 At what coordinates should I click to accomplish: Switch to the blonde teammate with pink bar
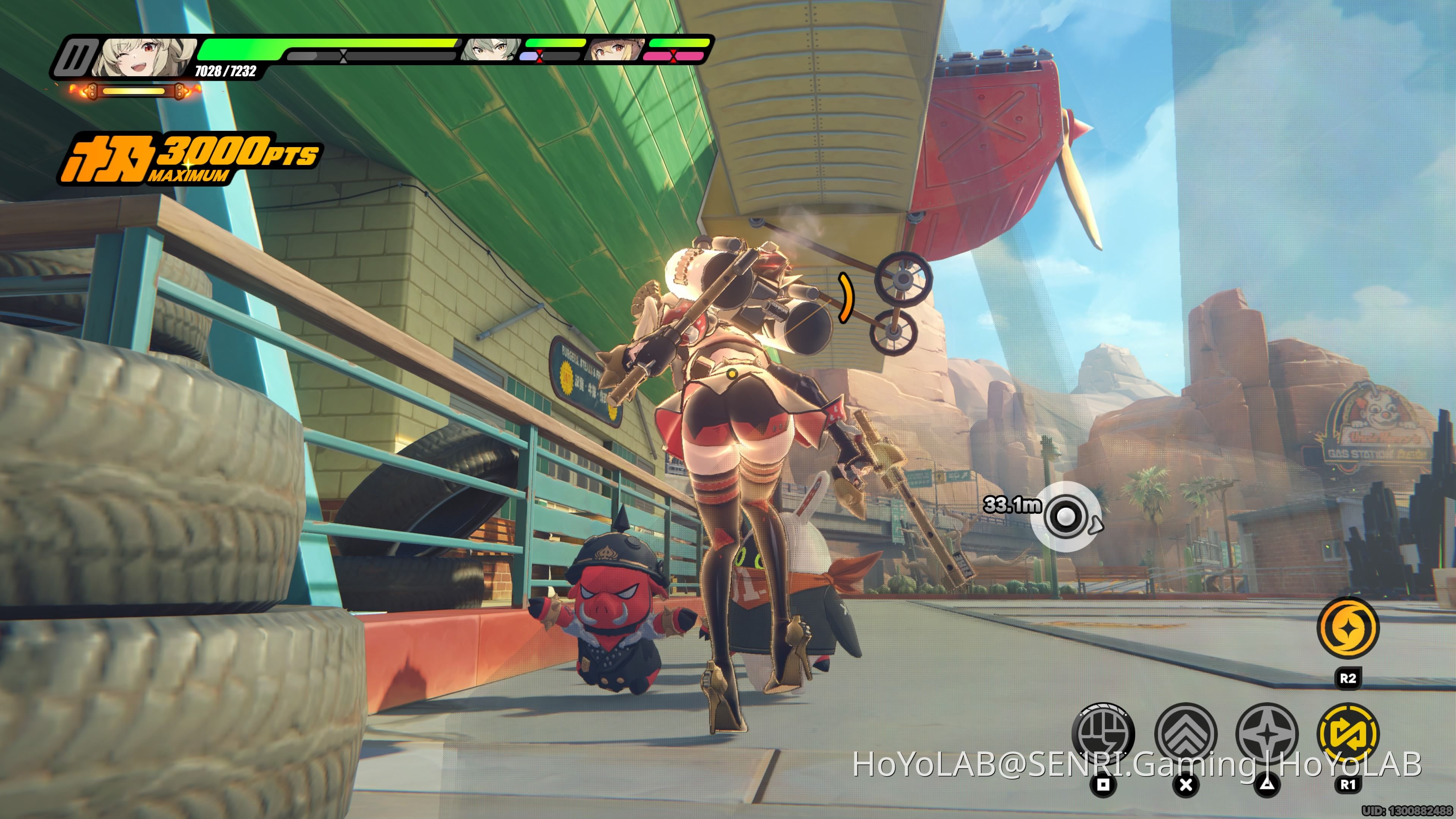(615, 50)
